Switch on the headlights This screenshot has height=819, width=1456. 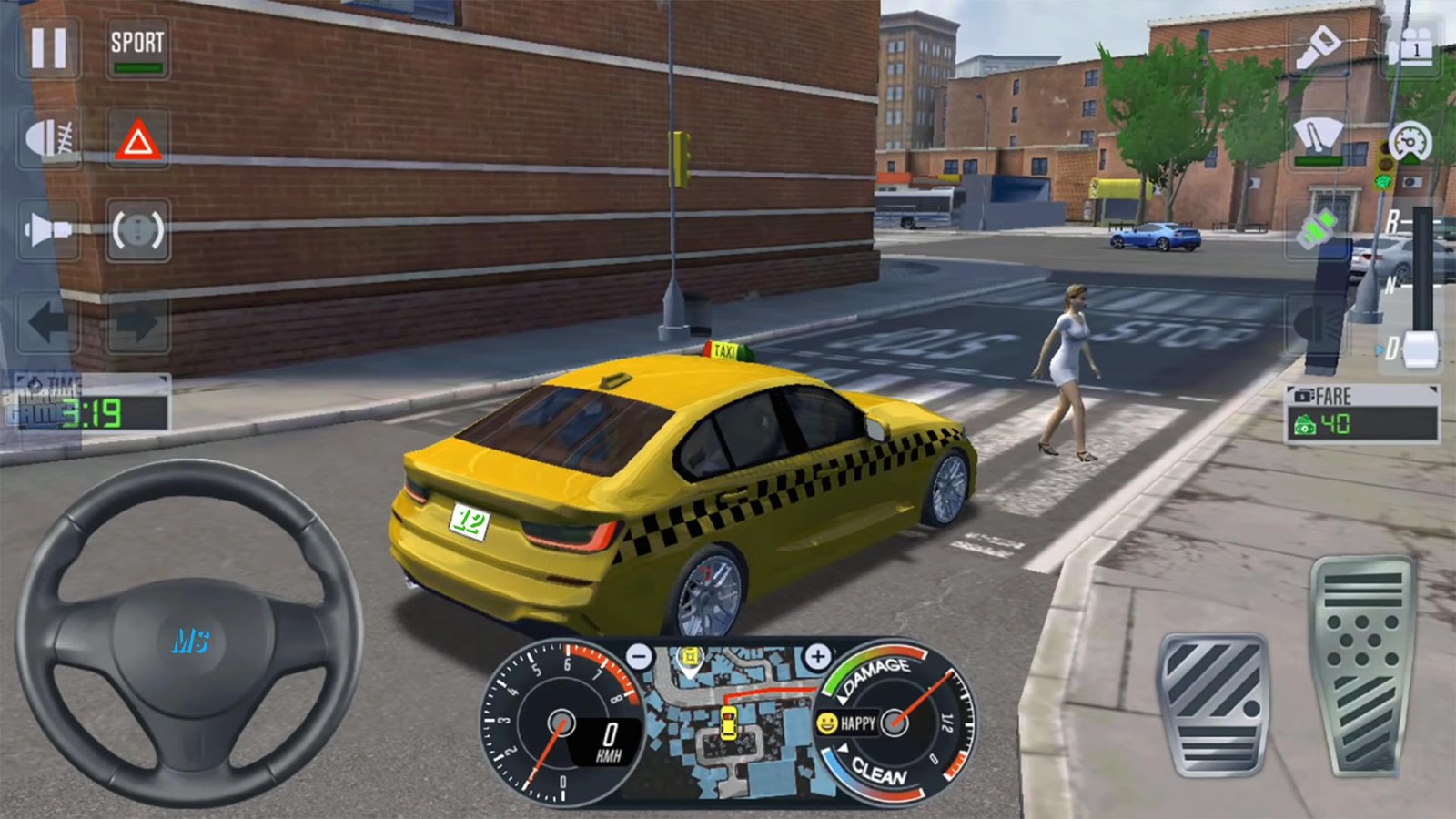50,138
